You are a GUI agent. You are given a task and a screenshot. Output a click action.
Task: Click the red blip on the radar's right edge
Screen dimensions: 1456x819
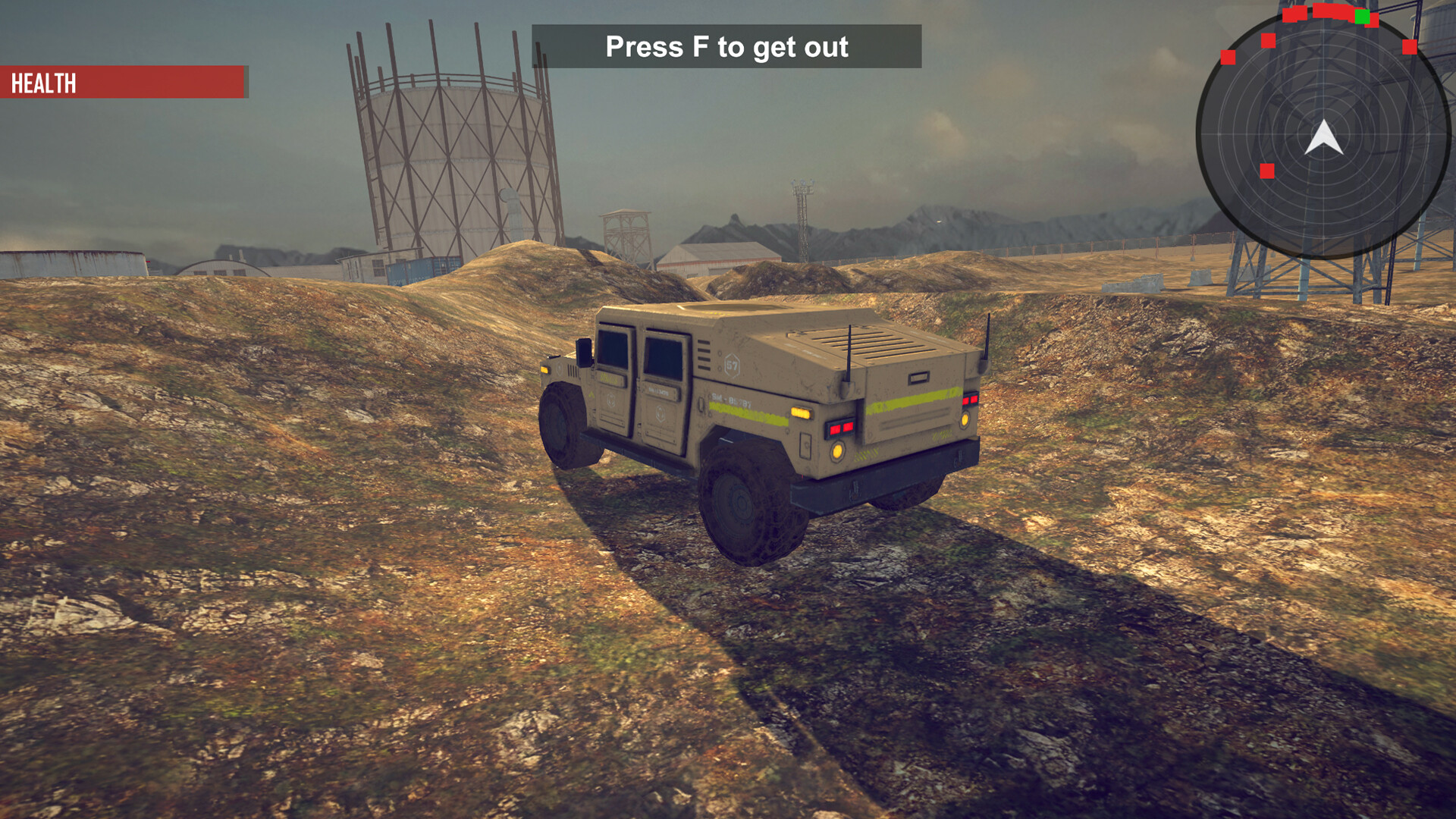1409,46
